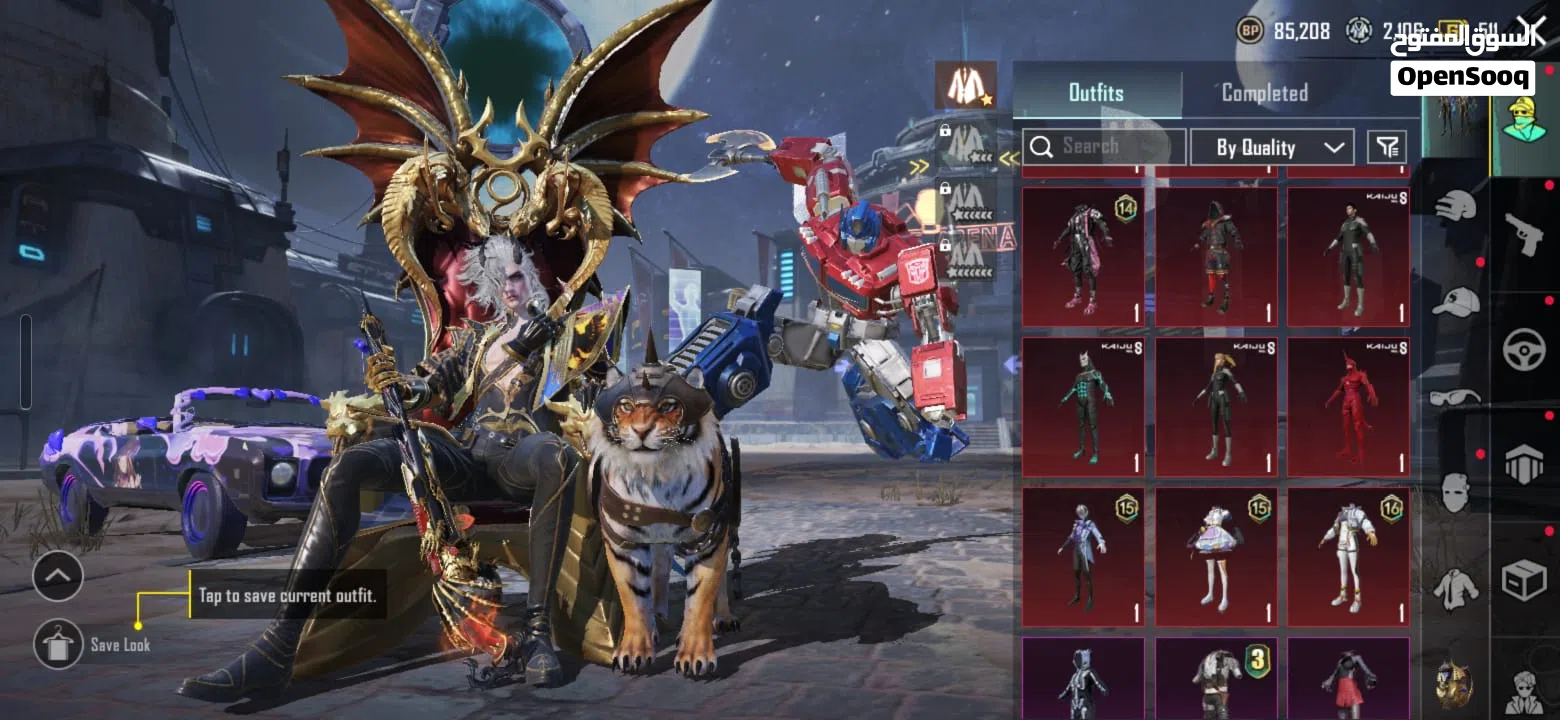Open the vehicle steering wheel category
This screenshot has width=1560, height=720.
(x=1524, y=350)
